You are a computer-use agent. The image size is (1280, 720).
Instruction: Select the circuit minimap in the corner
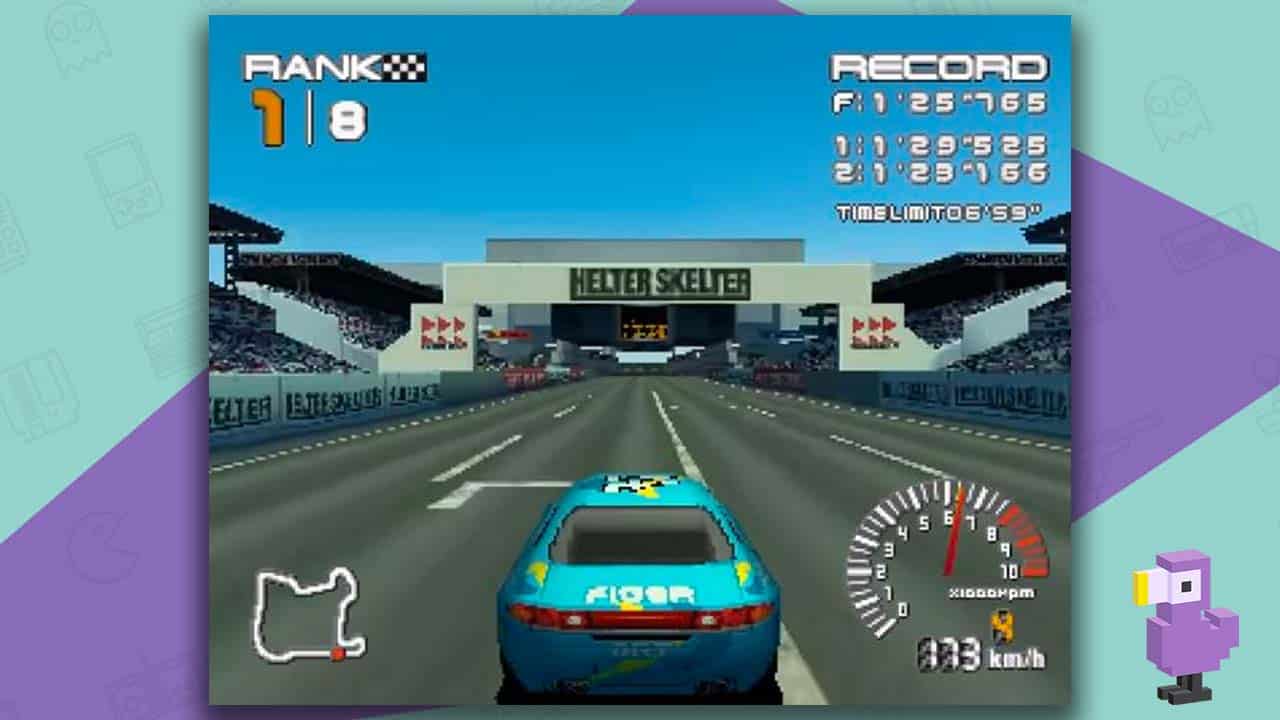(305, 615)
